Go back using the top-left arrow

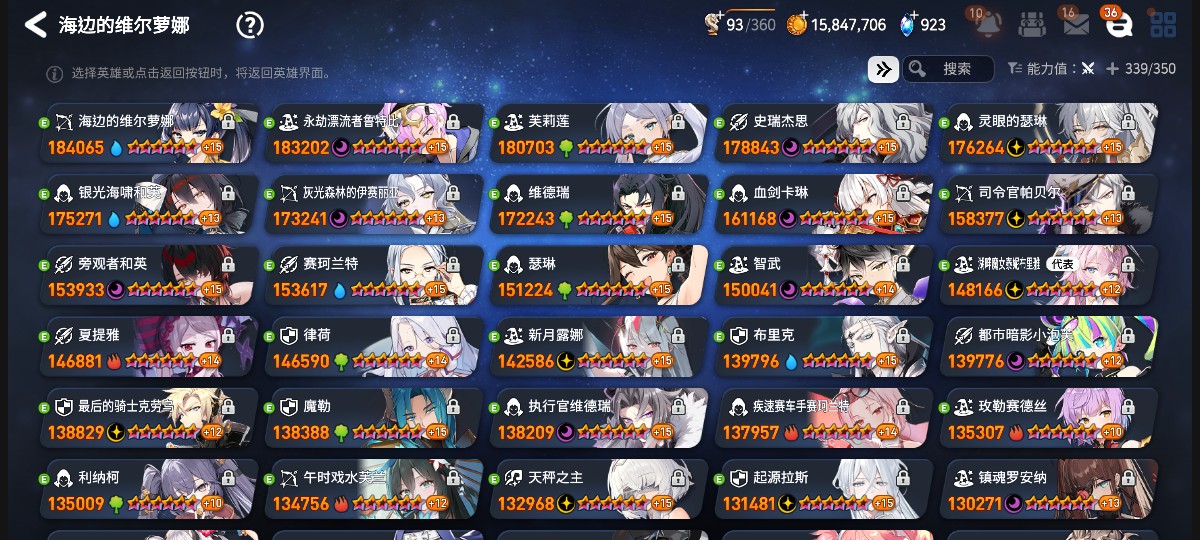pos(36,25)
